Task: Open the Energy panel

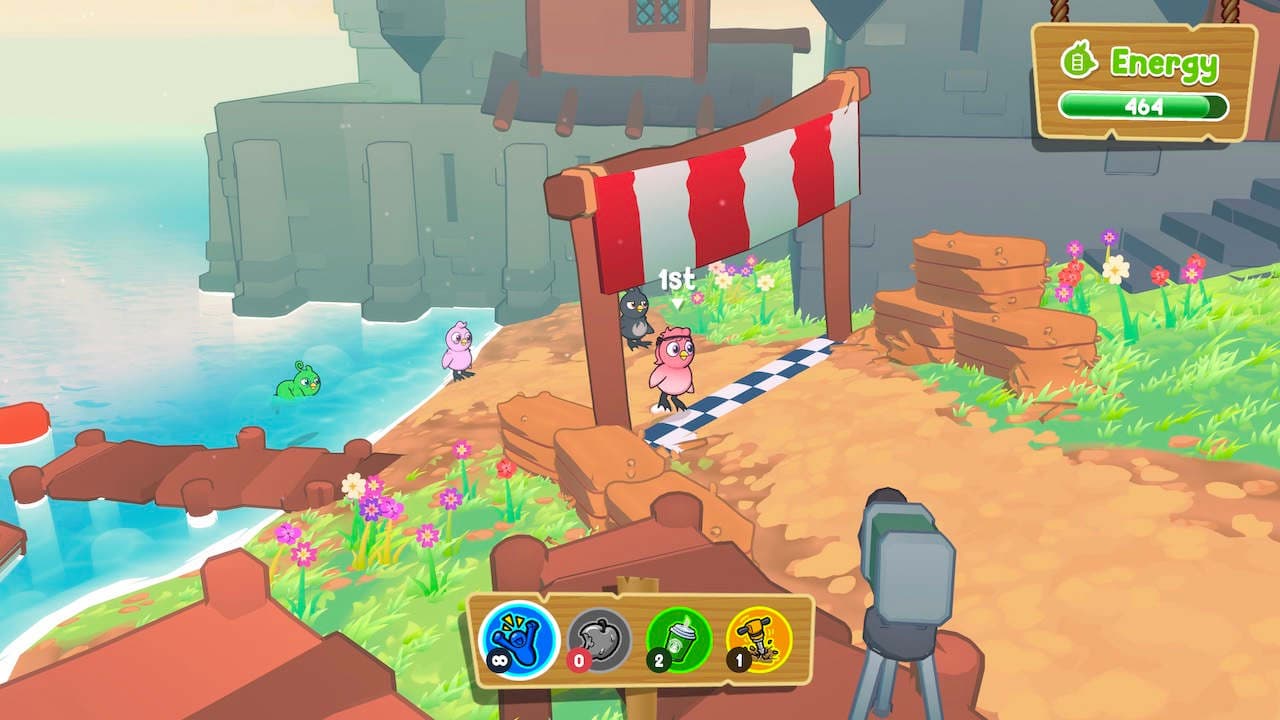Action: pyautogui.click(x=1135, y=75)
